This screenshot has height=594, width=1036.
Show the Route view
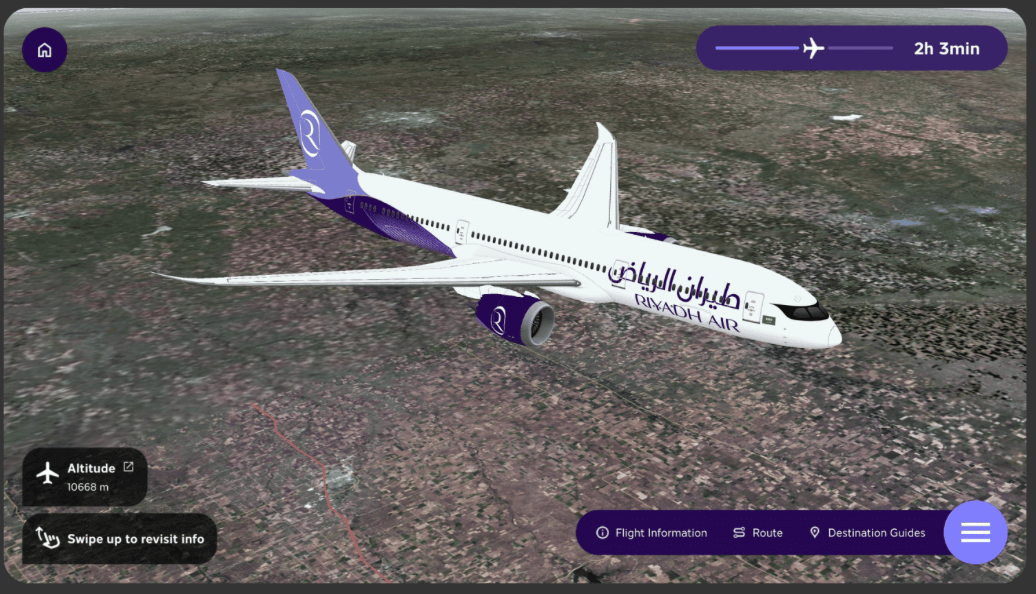pos(757,533)
